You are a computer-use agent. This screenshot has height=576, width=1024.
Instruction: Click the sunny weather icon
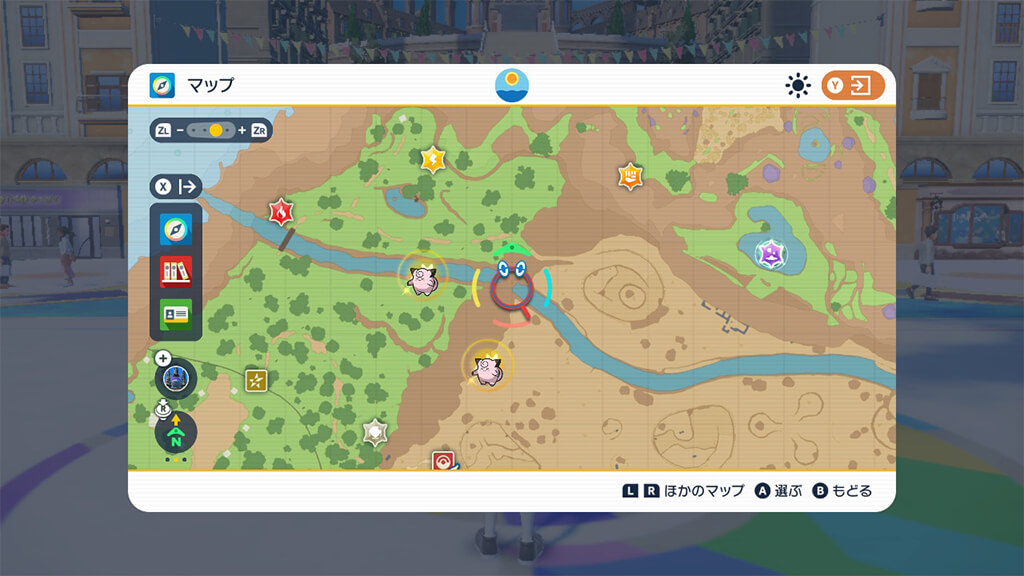tap(797, 85)
